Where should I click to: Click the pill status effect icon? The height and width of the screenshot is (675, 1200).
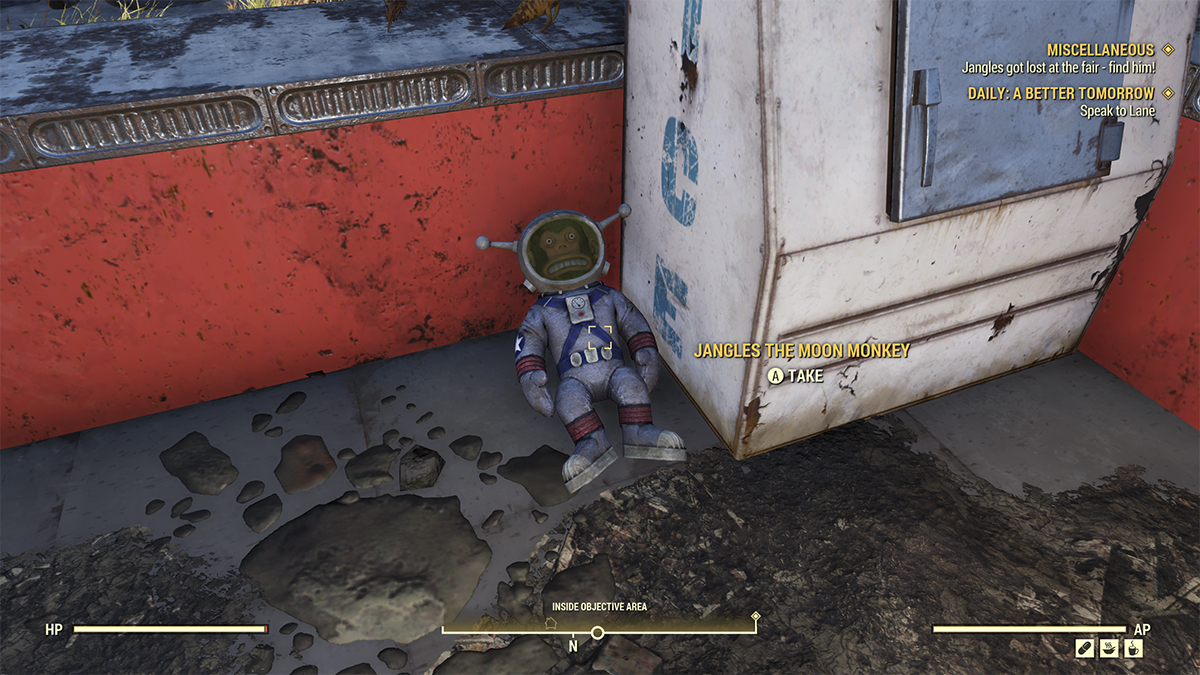1084,648
